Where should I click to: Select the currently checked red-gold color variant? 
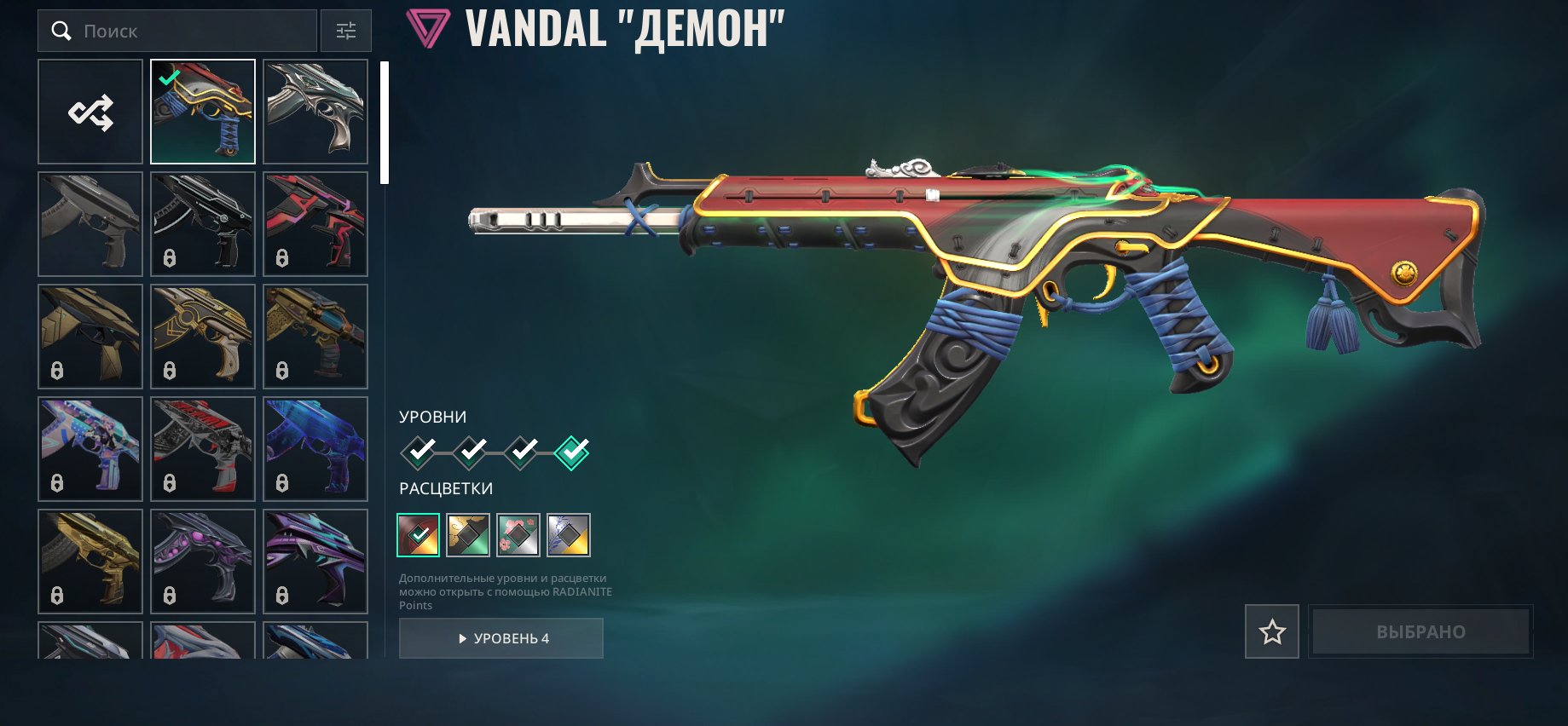coord(417,535)
